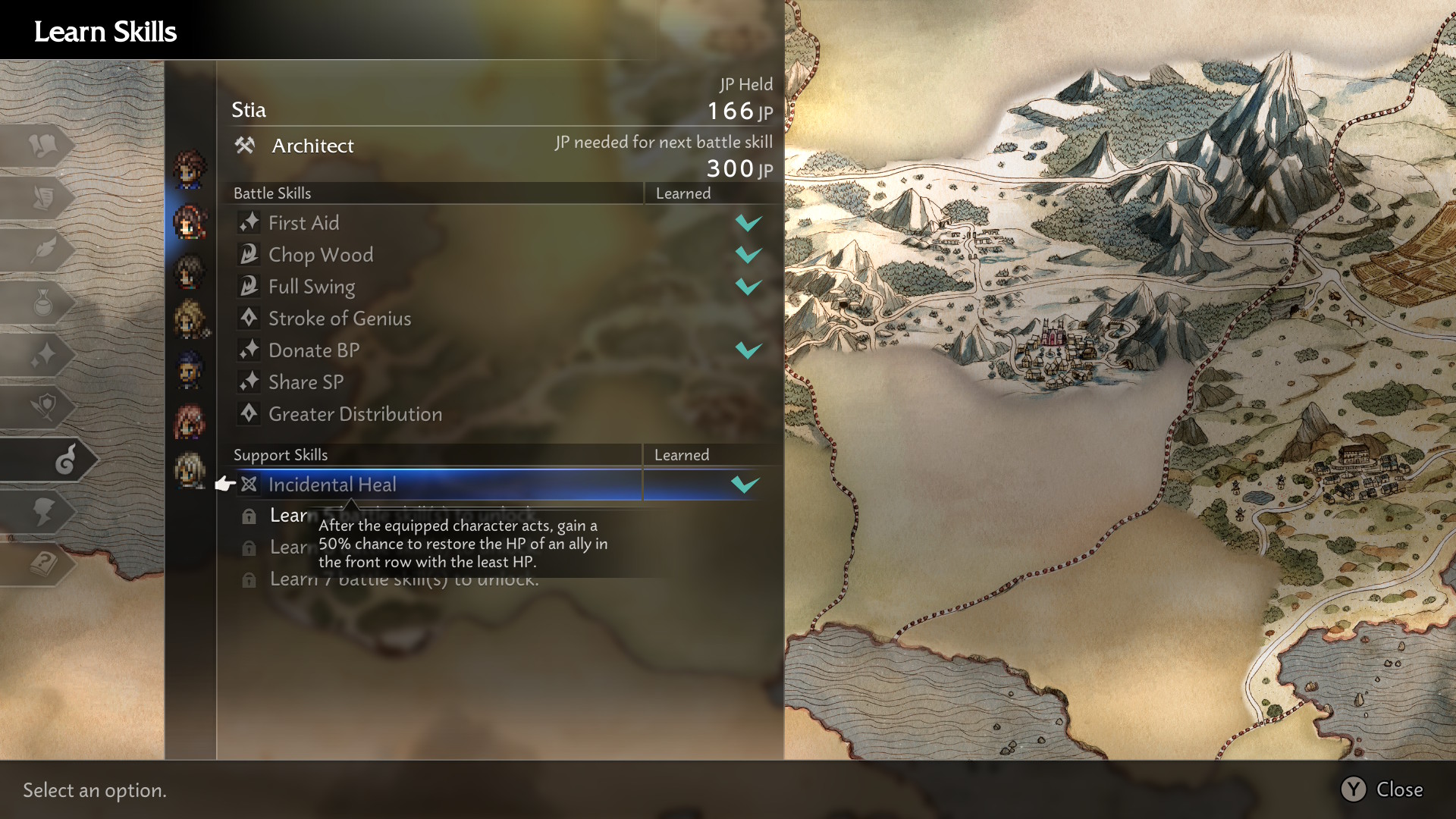Select the First Aid battle skill
The width and height of the screenshot is (1456, 819).
(303, 223)
